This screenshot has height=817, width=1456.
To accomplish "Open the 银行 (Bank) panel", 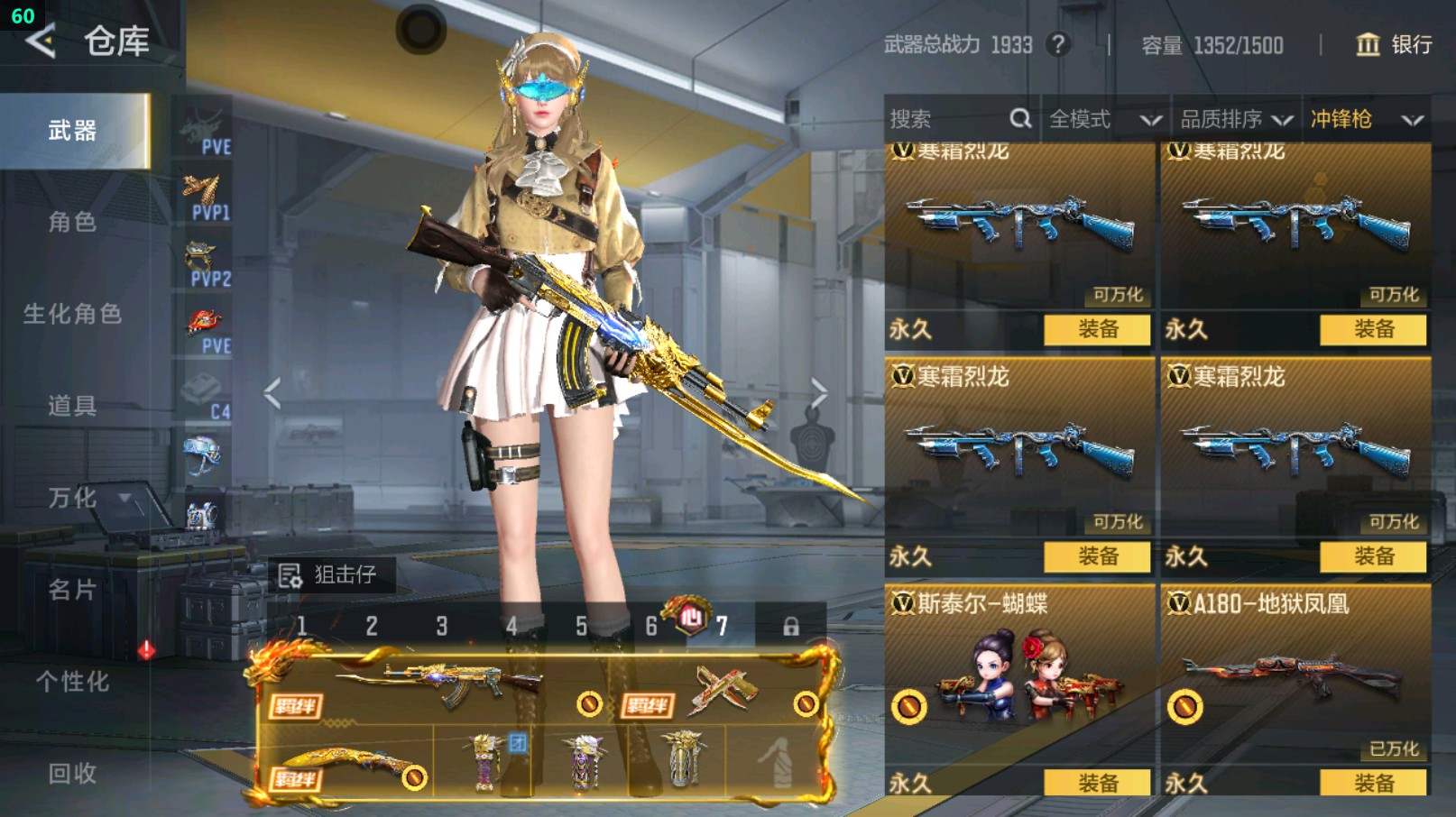I will (x=1393, y=44).
